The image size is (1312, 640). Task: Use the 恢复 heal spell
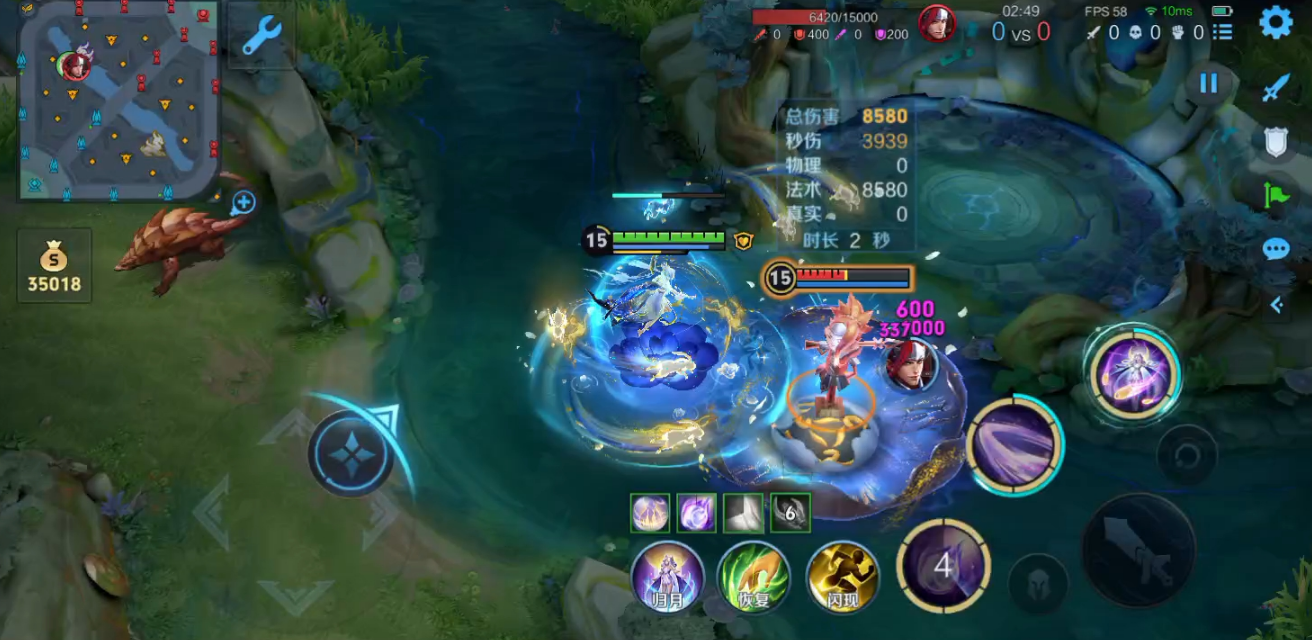coord(755,577)
